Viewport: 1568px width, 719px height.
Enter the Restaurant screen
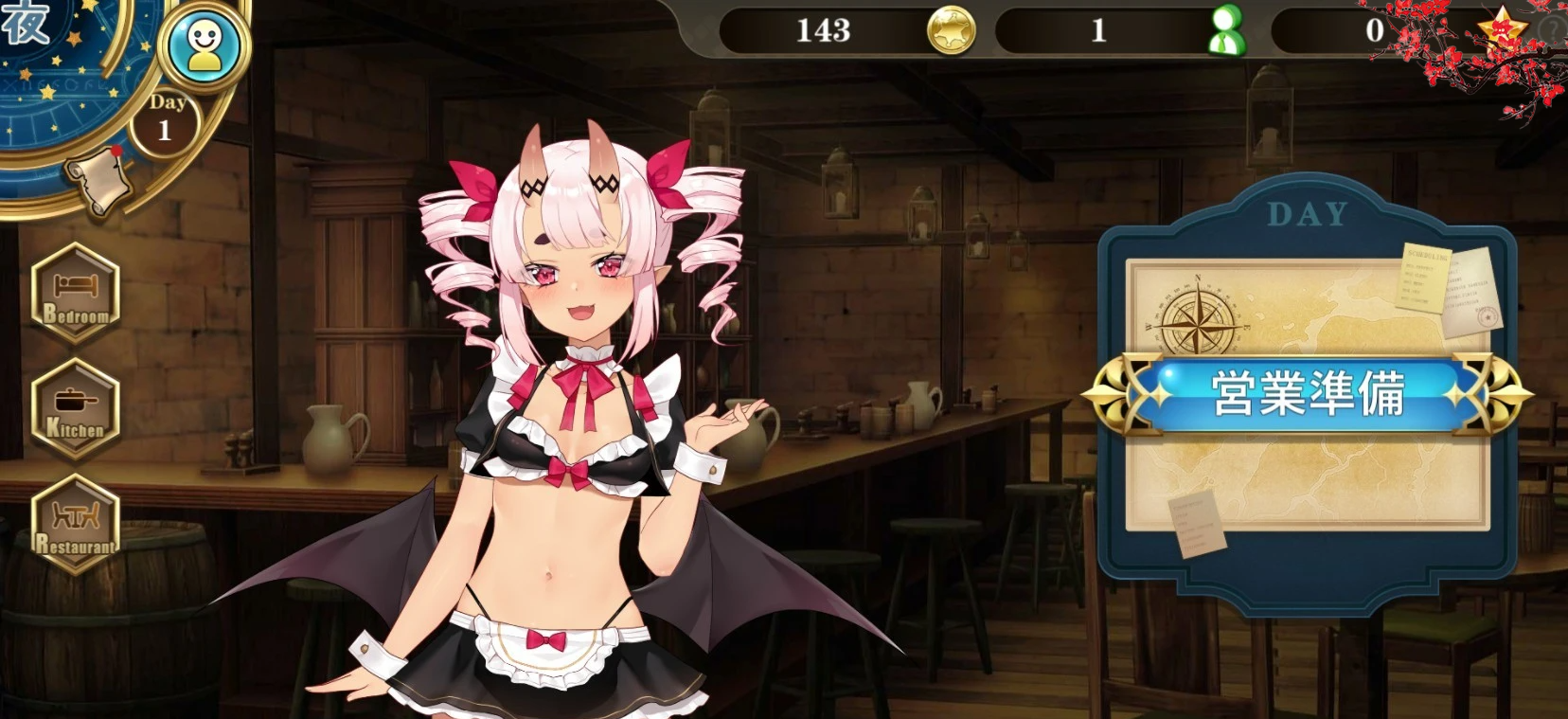pyautogui.click(x=76, y=524)
